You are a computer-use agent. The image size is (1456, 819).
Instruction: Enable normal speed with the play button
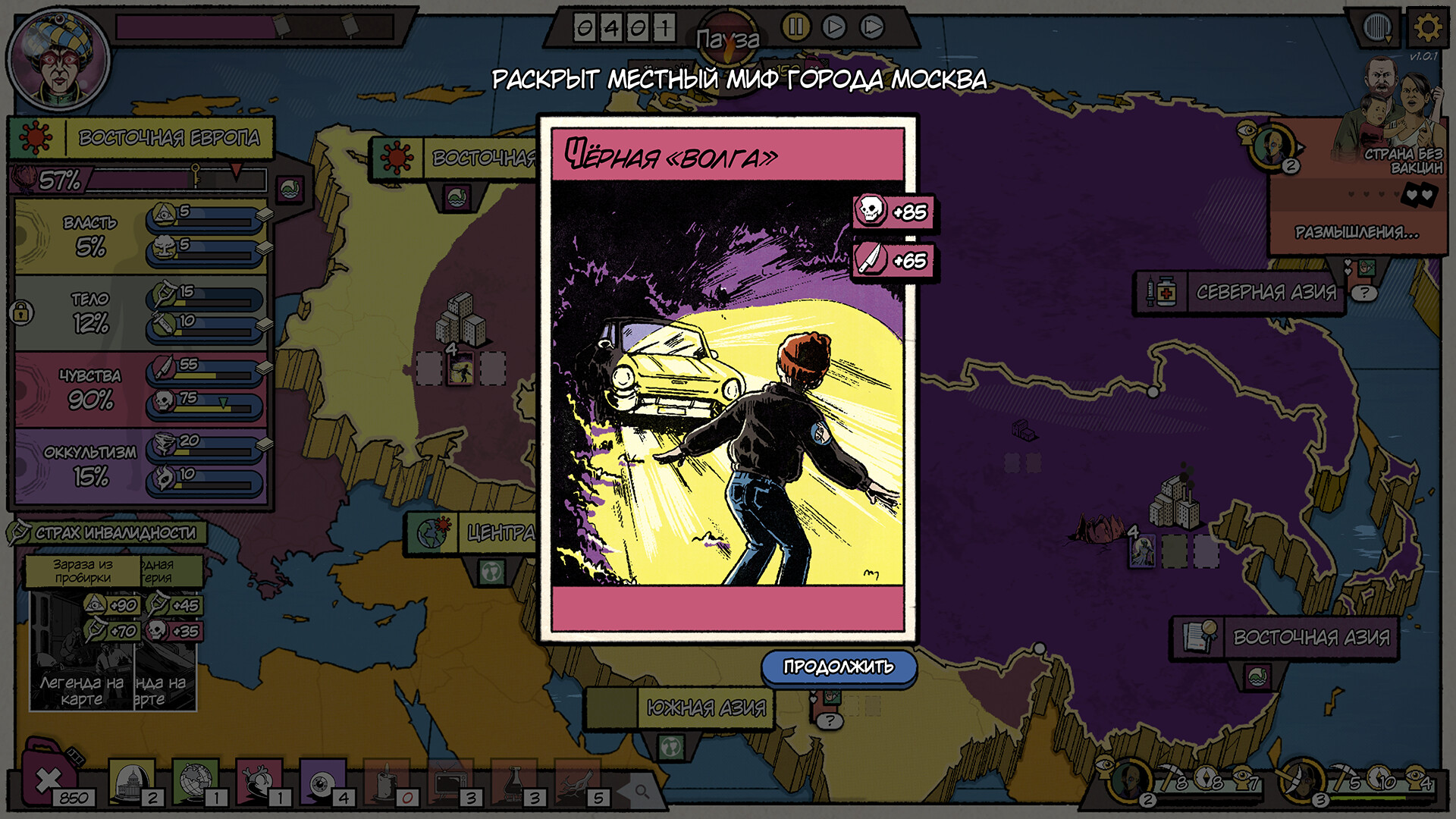tap(833, 27)
